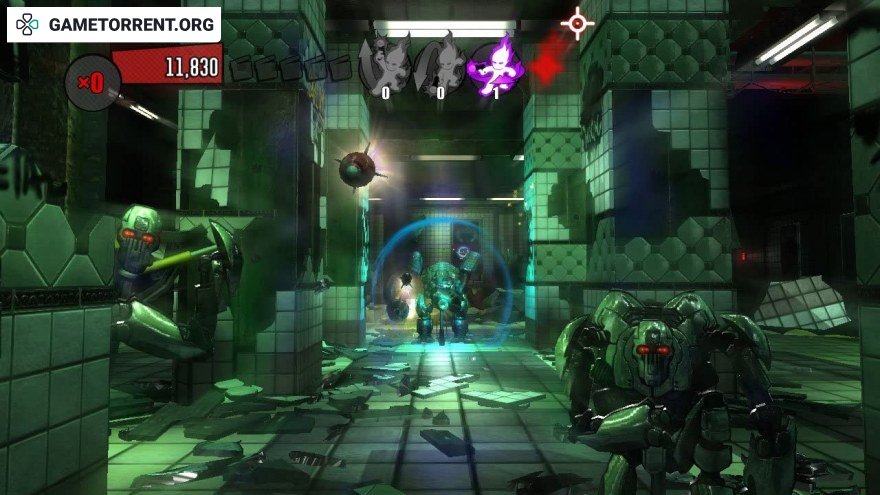Activate the glowing purple flame power-up icon
This screenshot has width=880, height=495.
(x=496, y=66)
